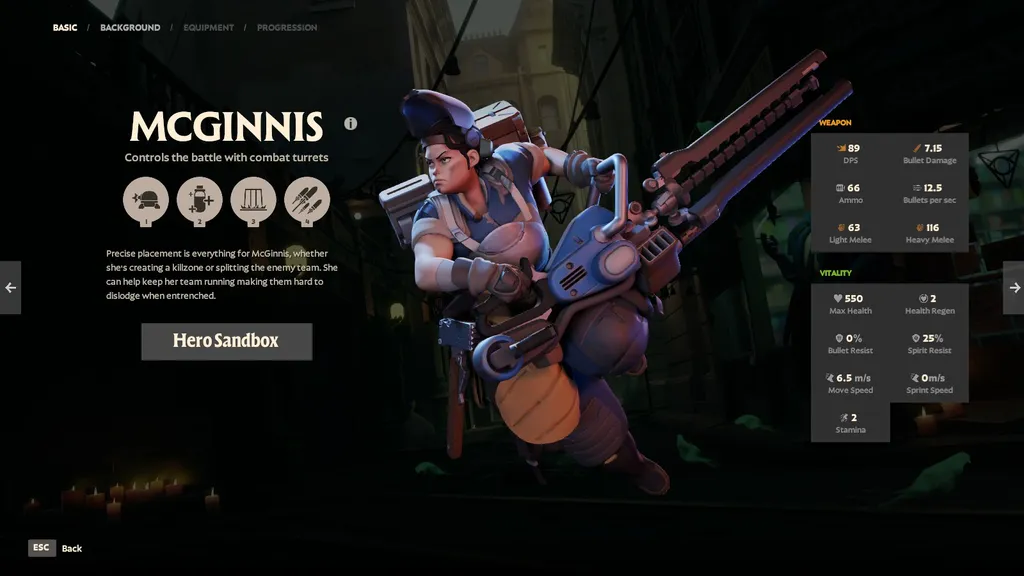View the Mini Turret ability icon
The width and height of the screenshot is (1024, 576).
click(146, 199)
